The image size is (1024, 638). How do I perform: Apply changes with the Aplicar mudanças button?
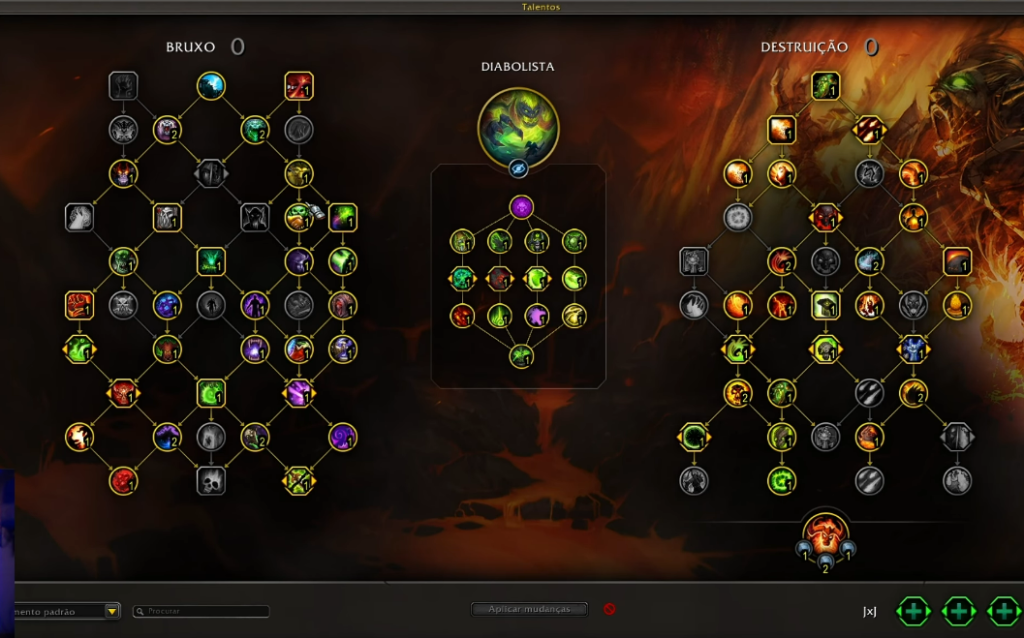[529, 609]
